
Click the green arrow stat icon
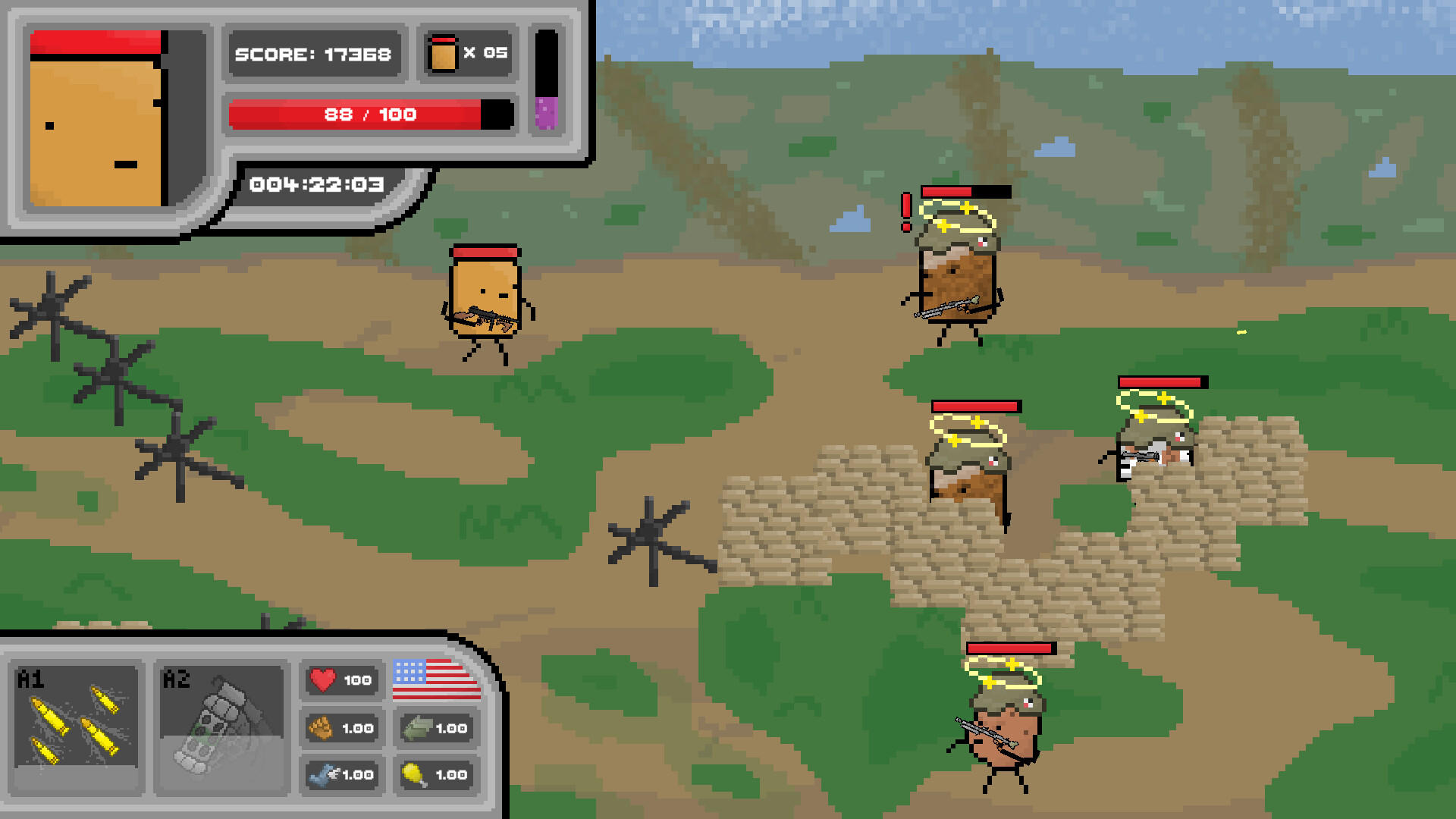pyautogui.click(x=419, y=727)
